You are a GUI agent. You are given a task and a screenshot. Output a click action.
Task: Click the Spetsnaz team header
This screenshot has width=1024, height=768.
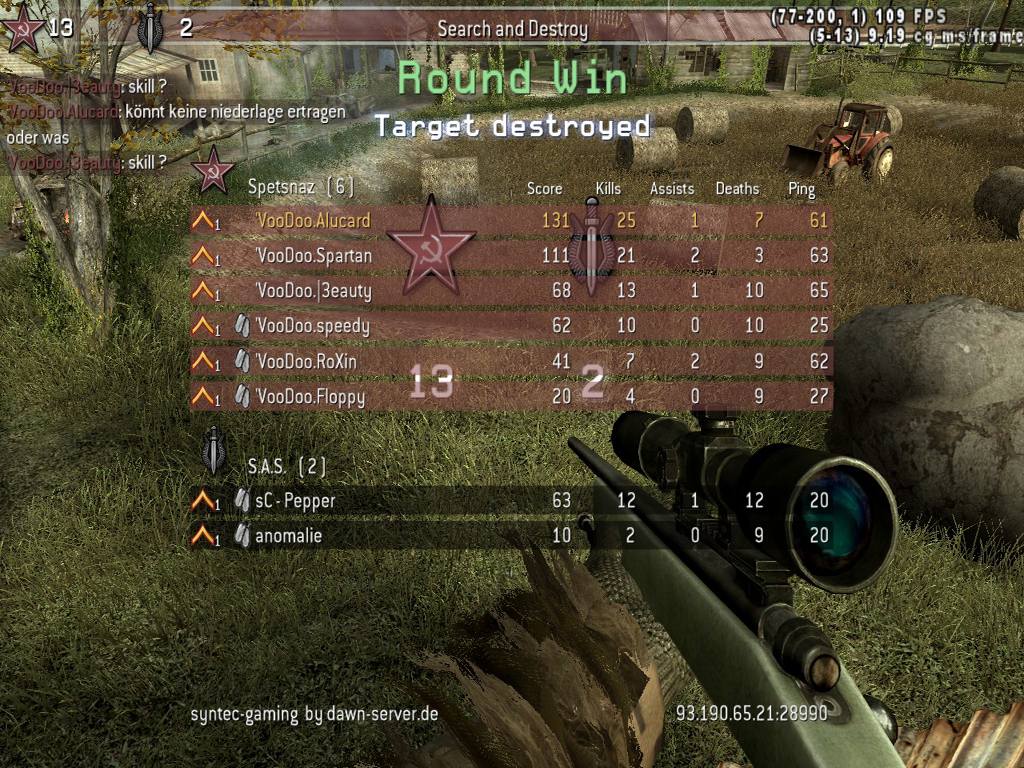click(300, 186)
